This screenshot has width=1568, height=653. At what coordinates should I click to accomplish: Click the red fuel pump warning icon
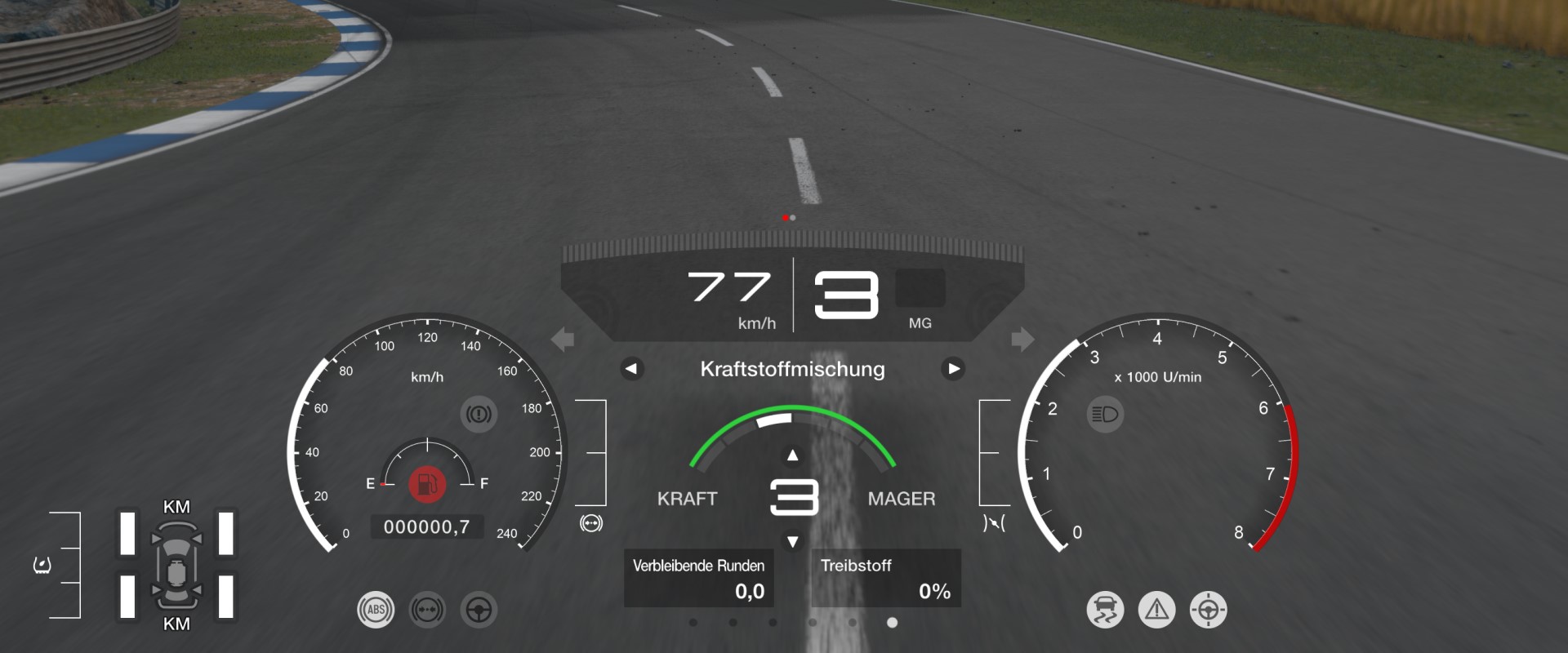click(426, 484)
